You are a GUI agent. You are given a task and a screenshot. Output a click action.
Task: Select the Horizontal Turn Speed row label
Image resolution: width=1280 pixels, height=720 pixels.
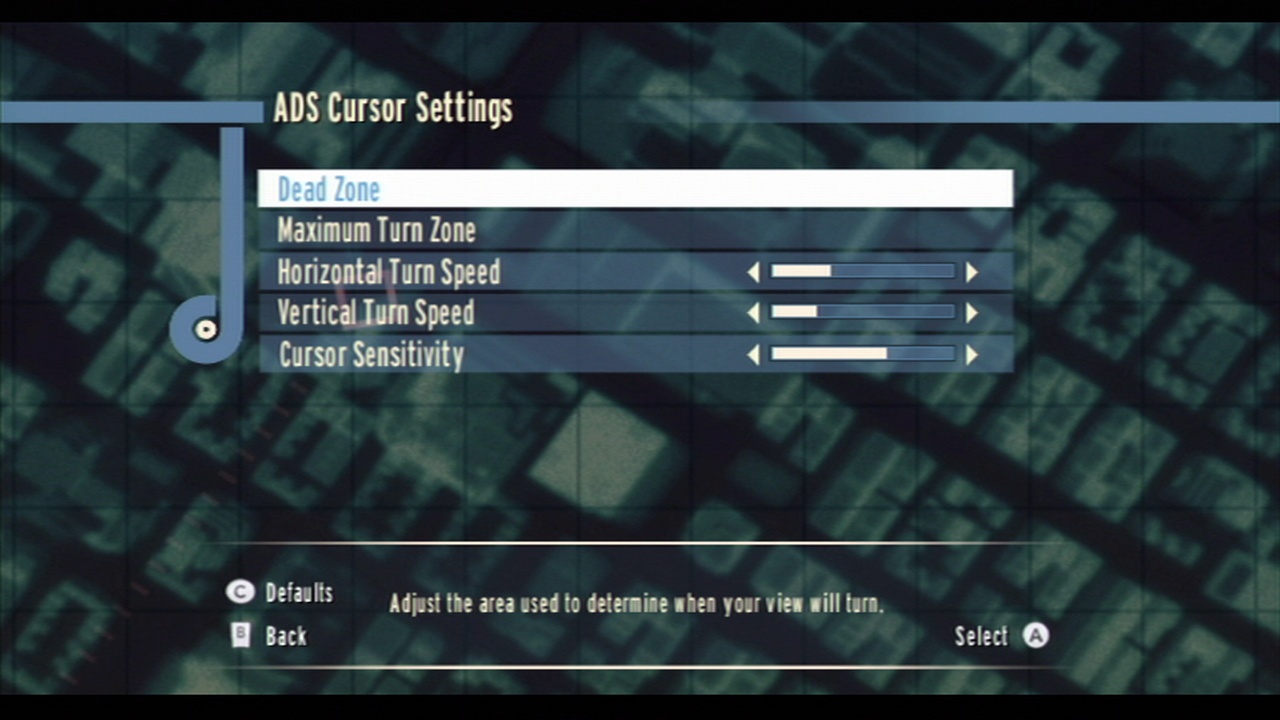388,272
